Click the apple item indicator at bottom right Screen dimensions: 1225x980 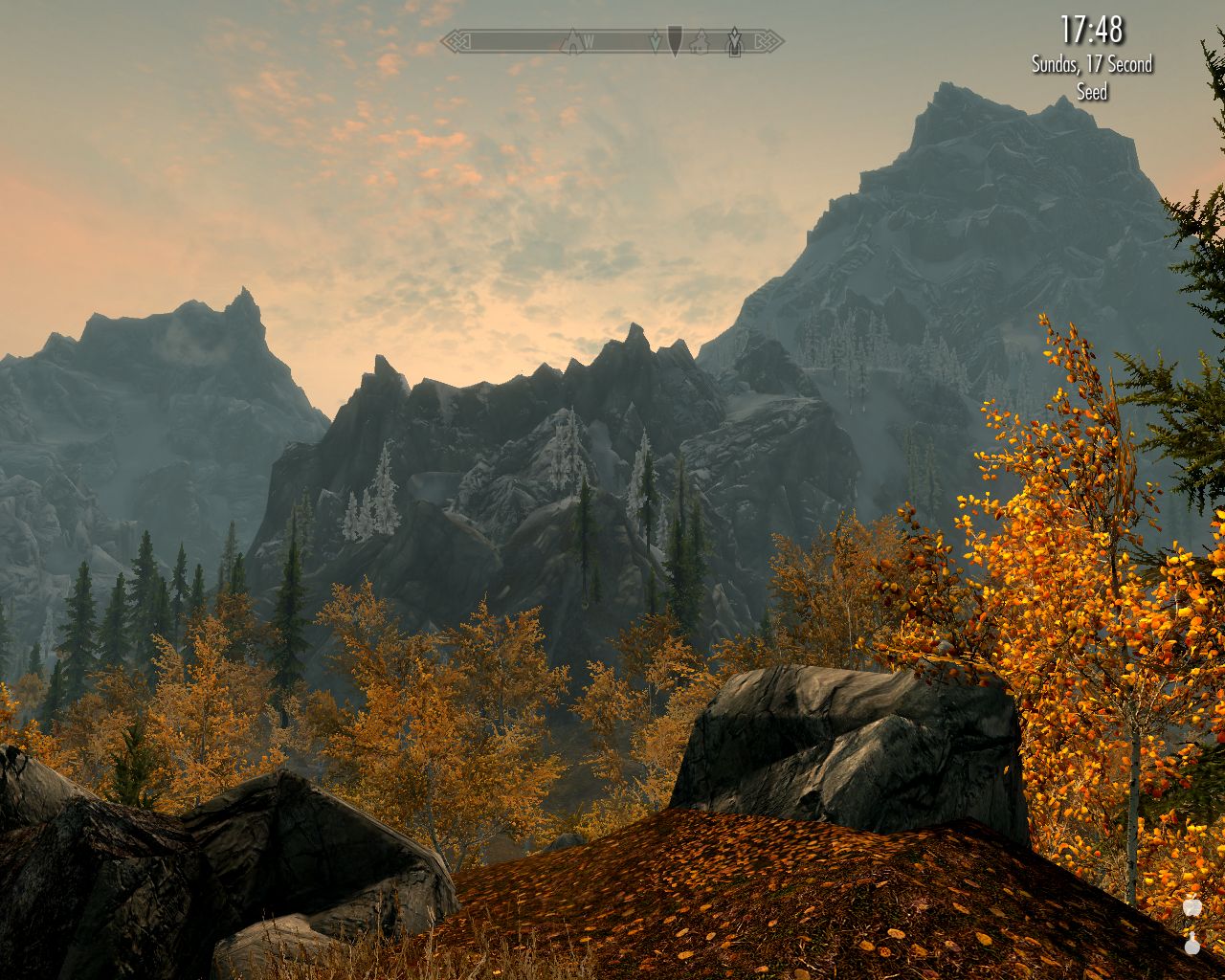[x=1192, y=906]
